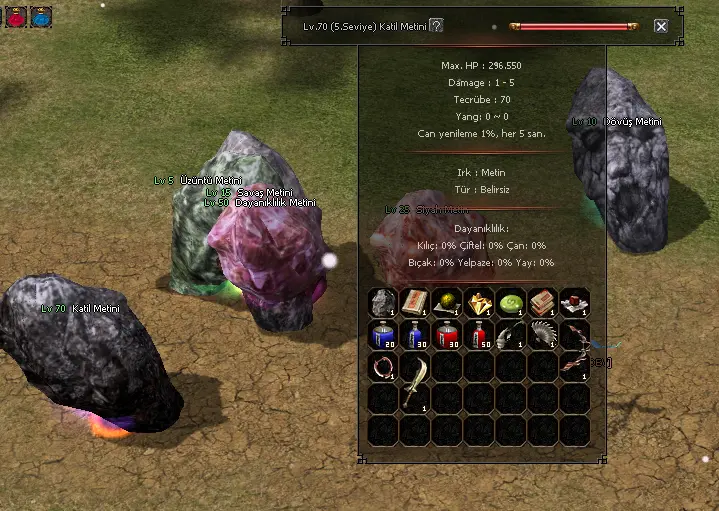Select the gray stone drop item
Viewport: 719px width, 511px height.
383,302
